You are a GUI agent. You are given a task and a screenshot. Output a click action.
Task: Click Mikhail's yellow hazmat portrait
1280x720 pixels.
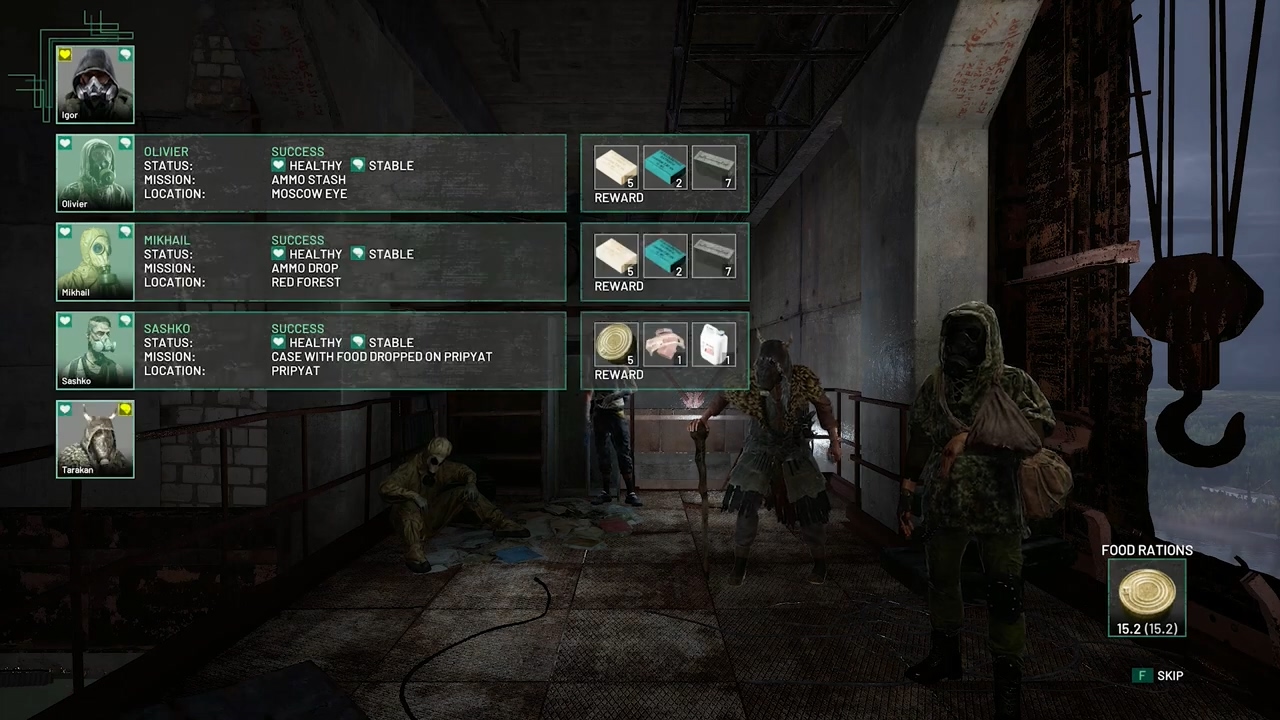[95, 261]
